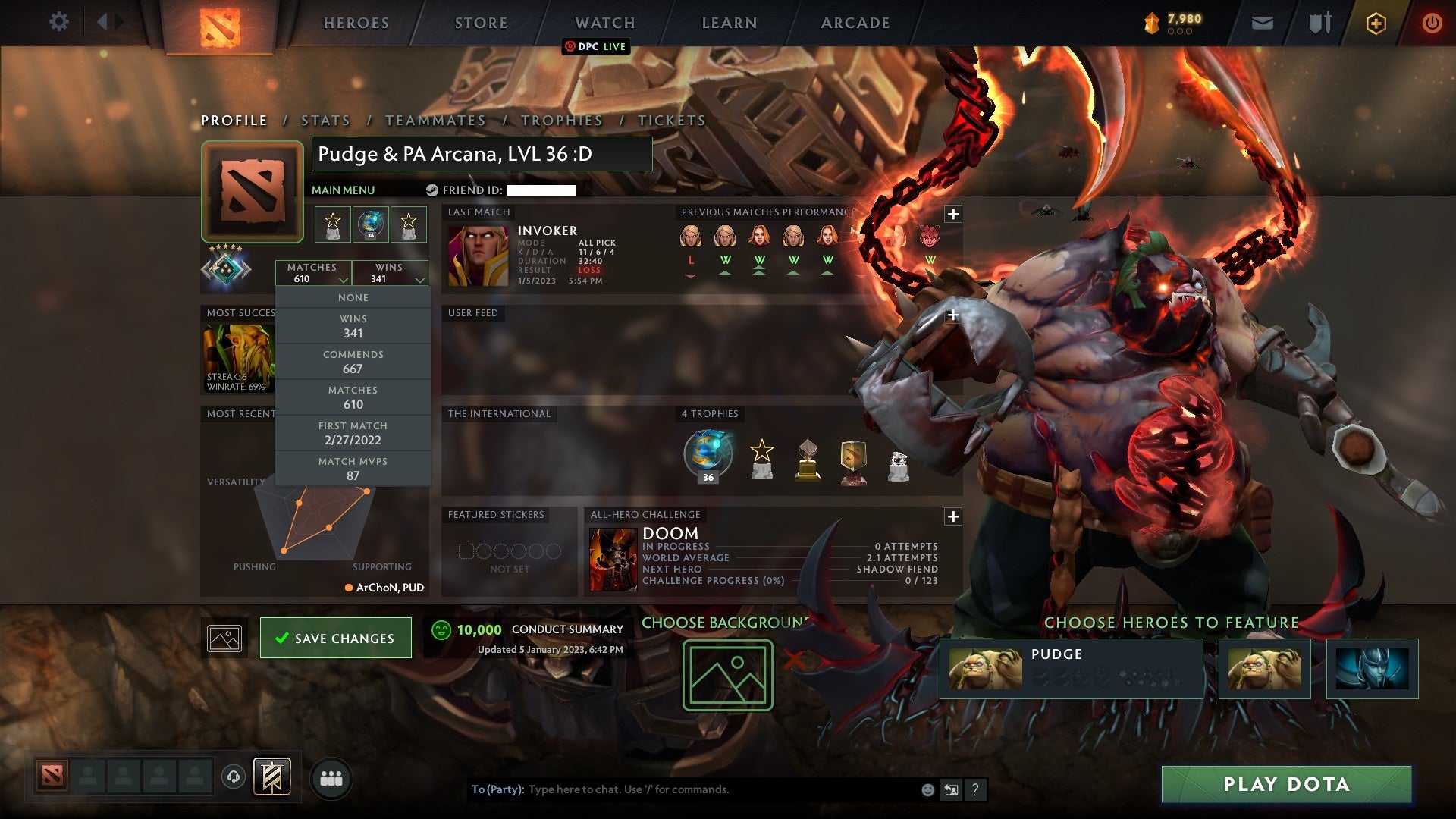The image size is (1456, 819).
Task: Expand the User Feed panel plus button
Action: tap(952, 313)
